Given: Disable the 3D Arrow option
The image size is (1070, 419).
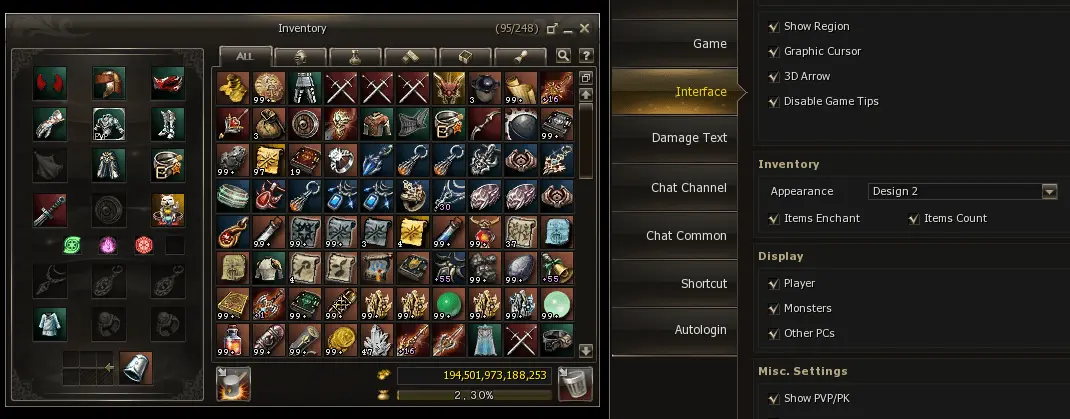Looking at the screenshot, I should click(773, 76).
